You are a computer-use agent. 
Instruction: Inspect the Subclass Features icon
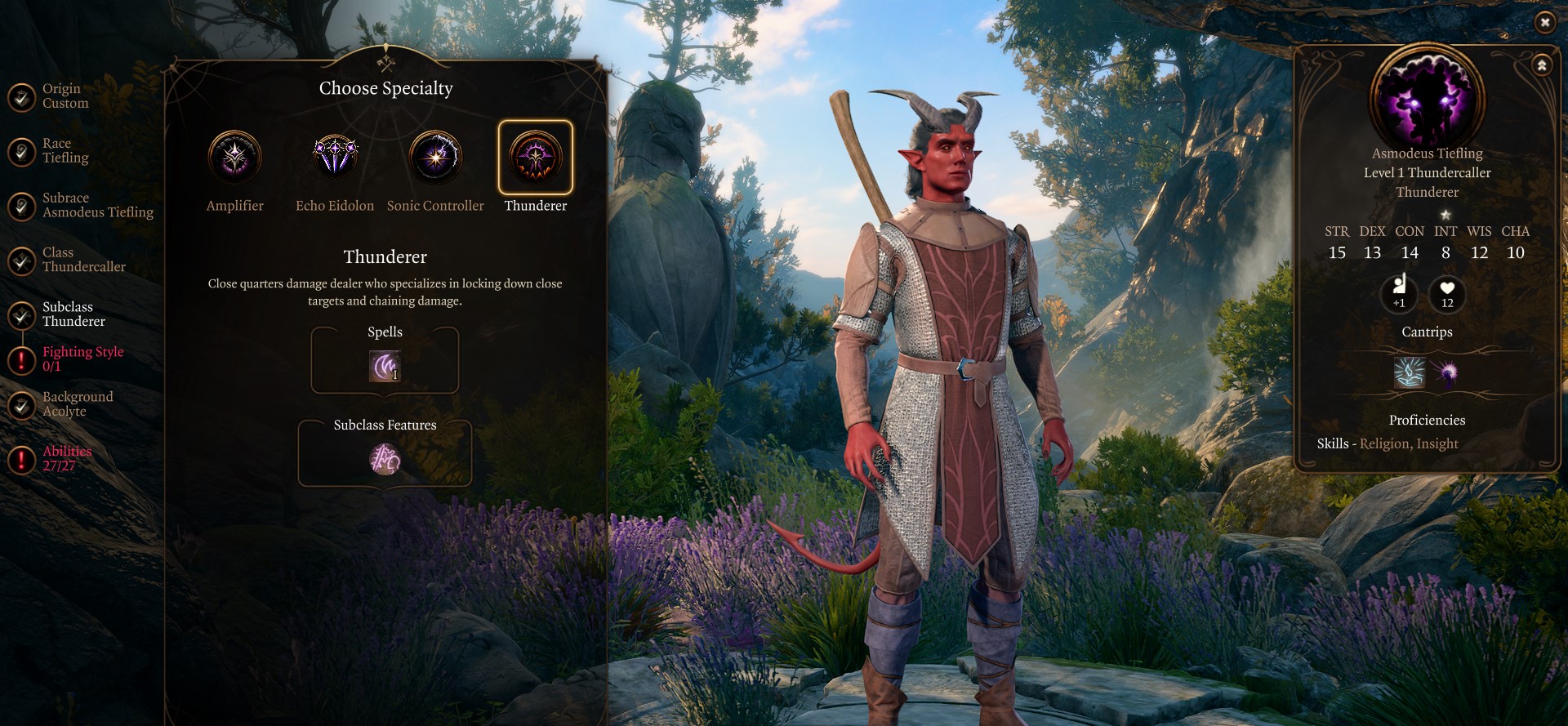[x=385, y=460]
